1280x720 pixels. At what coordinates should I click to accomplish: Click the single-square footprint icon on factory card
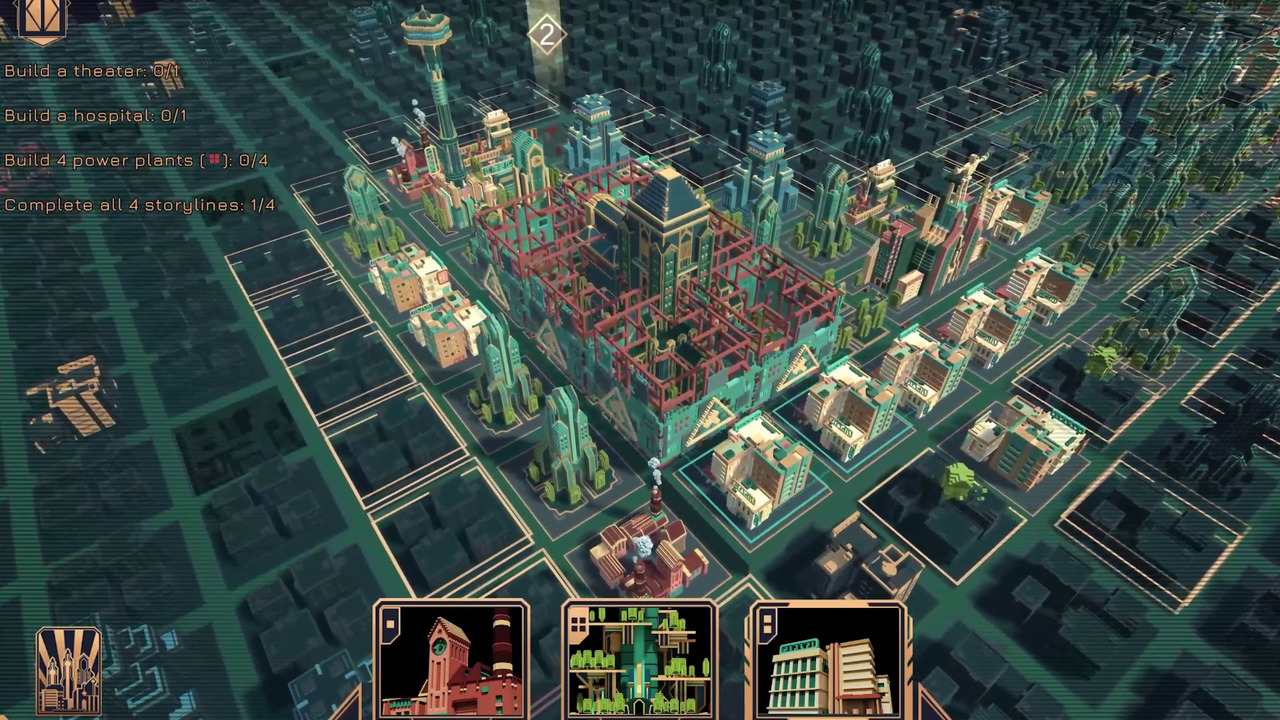tap(390, 625)
